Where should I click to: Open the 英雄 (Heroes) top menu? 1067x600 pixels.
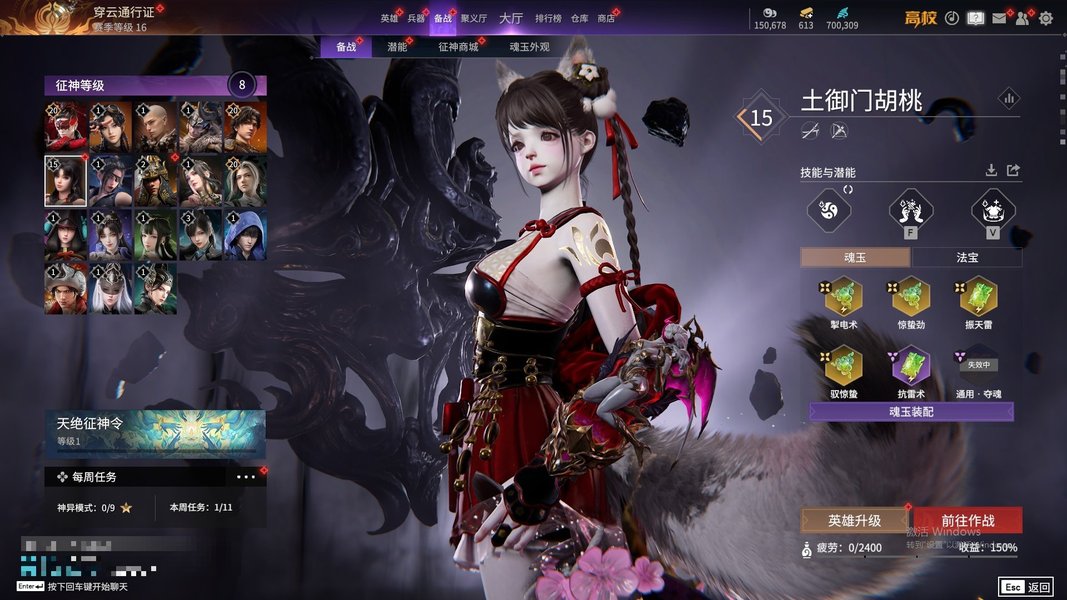click(x=389, y=18)
